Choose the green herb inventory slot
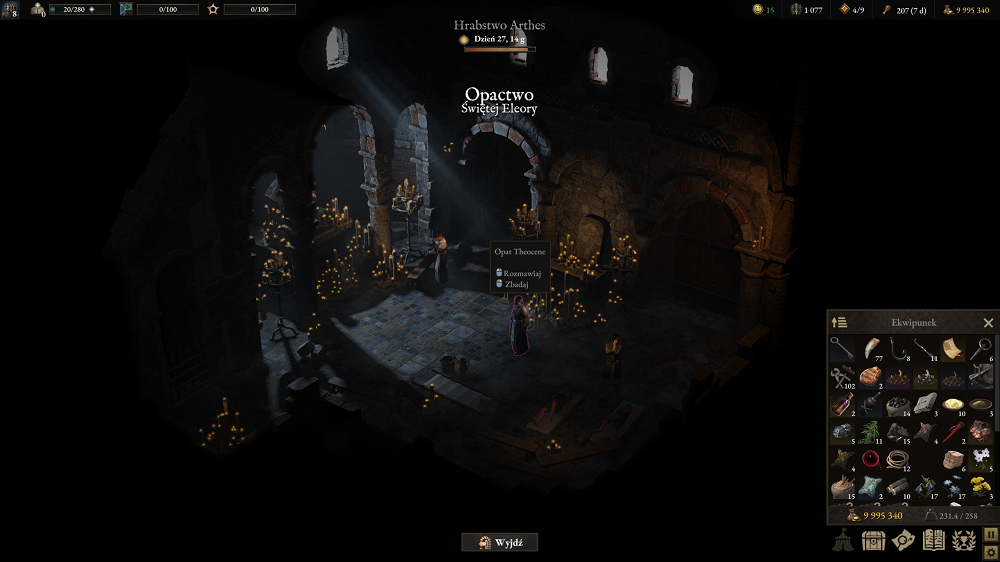The width and height of the screenshot is (1000, 562). [x=870, y=431]
